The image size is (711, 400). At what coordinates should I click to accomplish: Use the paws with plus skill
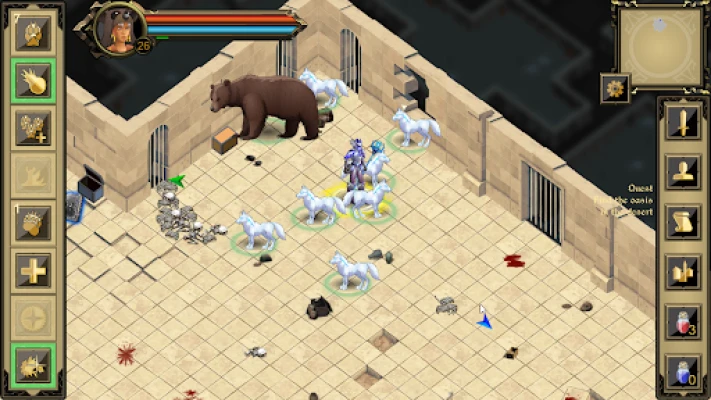click(33, 128)
